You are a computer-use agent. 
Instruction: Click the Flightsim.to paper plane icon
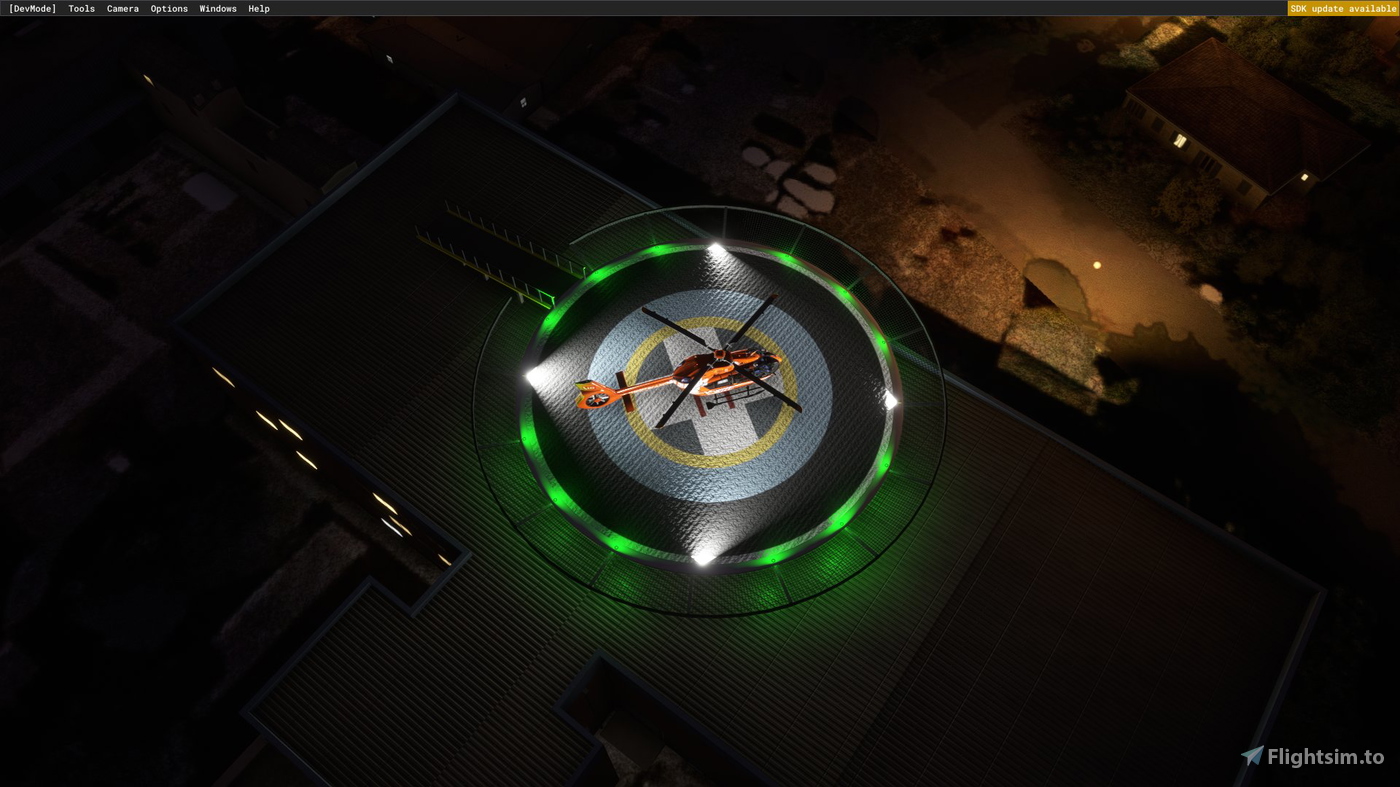tap(1253, 757)
